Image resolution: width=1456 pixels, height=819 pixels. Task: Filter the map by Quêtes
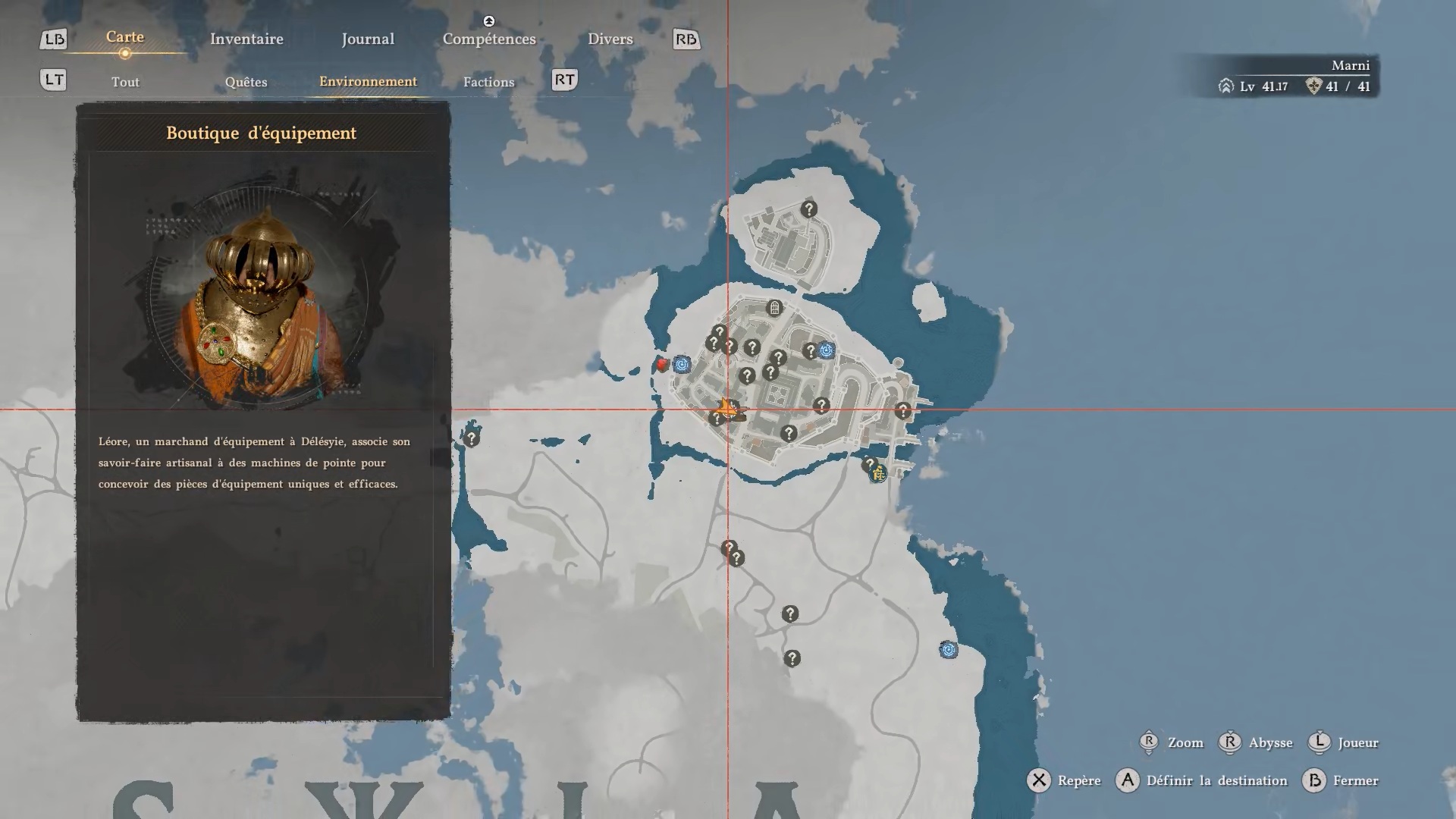point(246,82)
